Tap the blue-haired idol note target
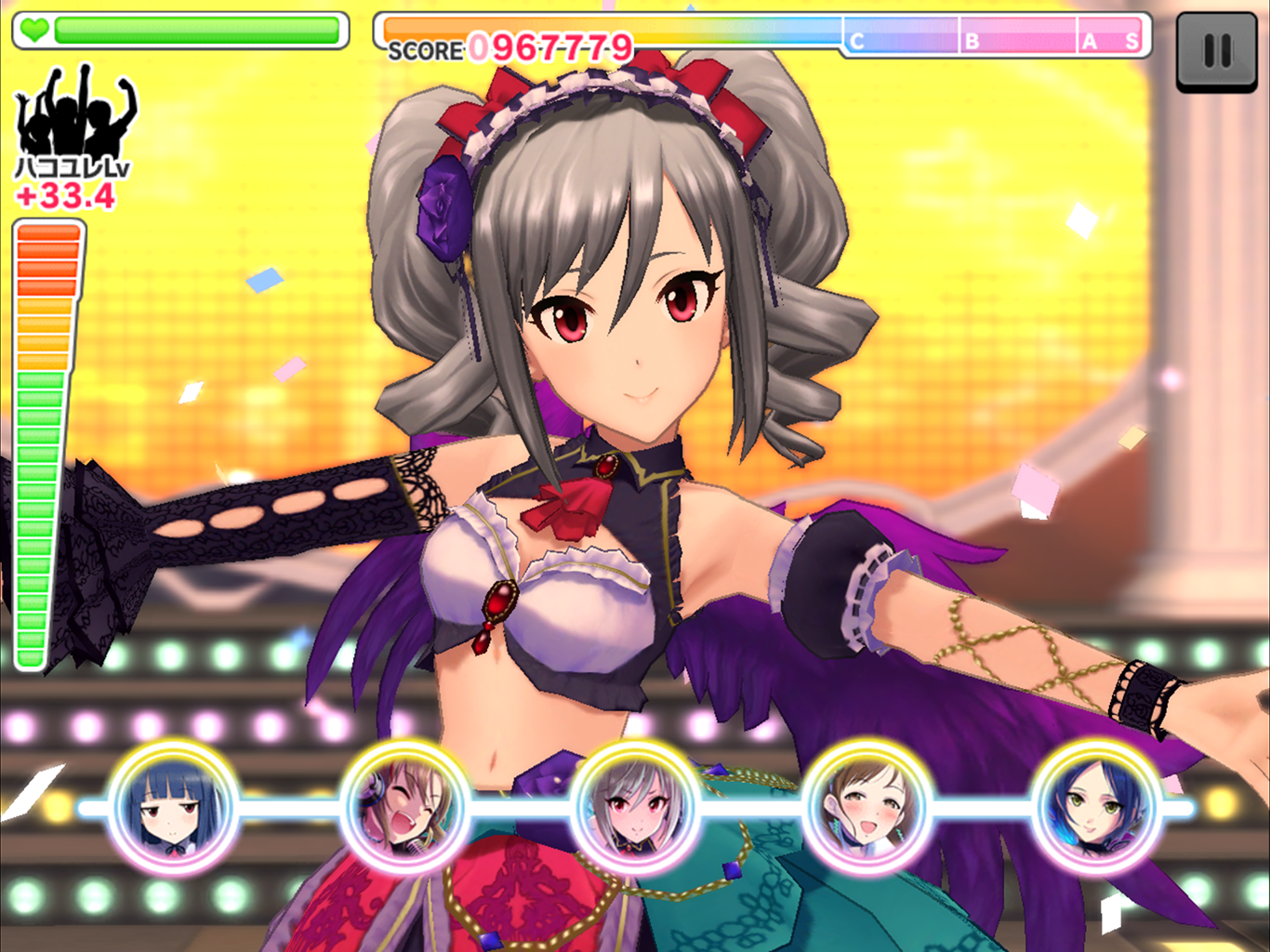 tap(174, 807)
